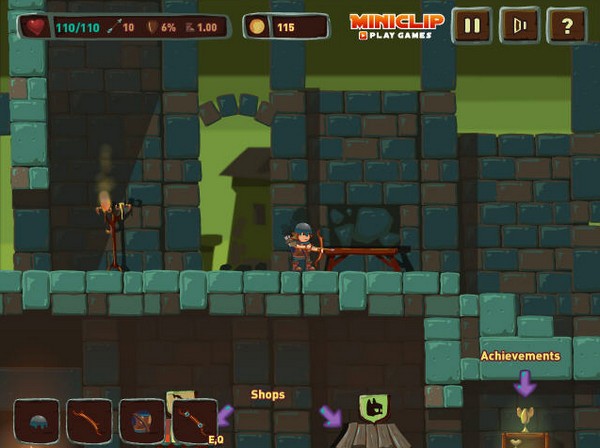Pause the game
This screenshot has width=600, height=448.
click(x=471, y=25)
